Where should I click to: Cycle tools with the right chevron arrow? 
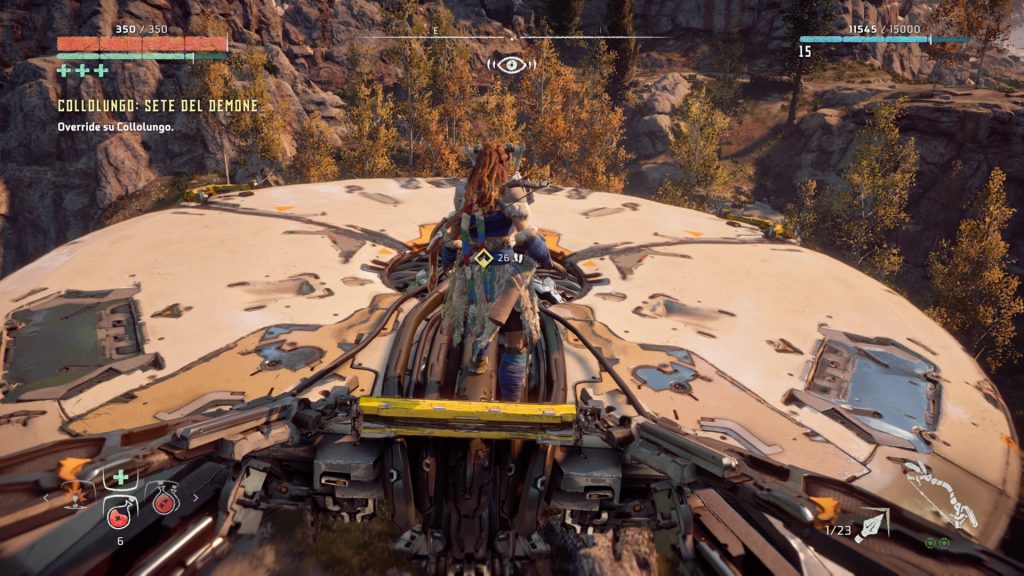195,497
